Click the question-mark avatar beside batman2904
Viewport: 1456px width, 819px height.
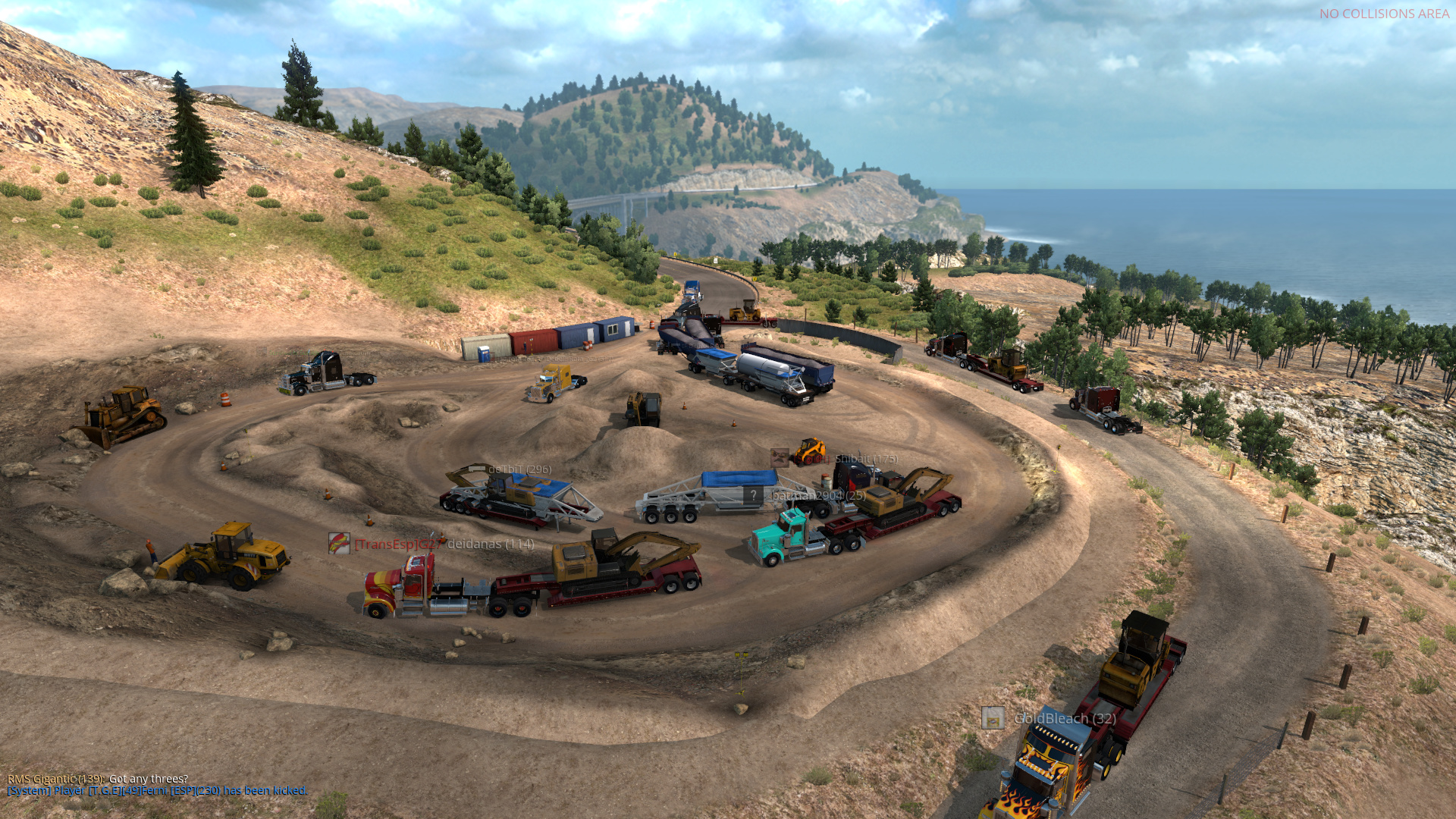point(754,494)
